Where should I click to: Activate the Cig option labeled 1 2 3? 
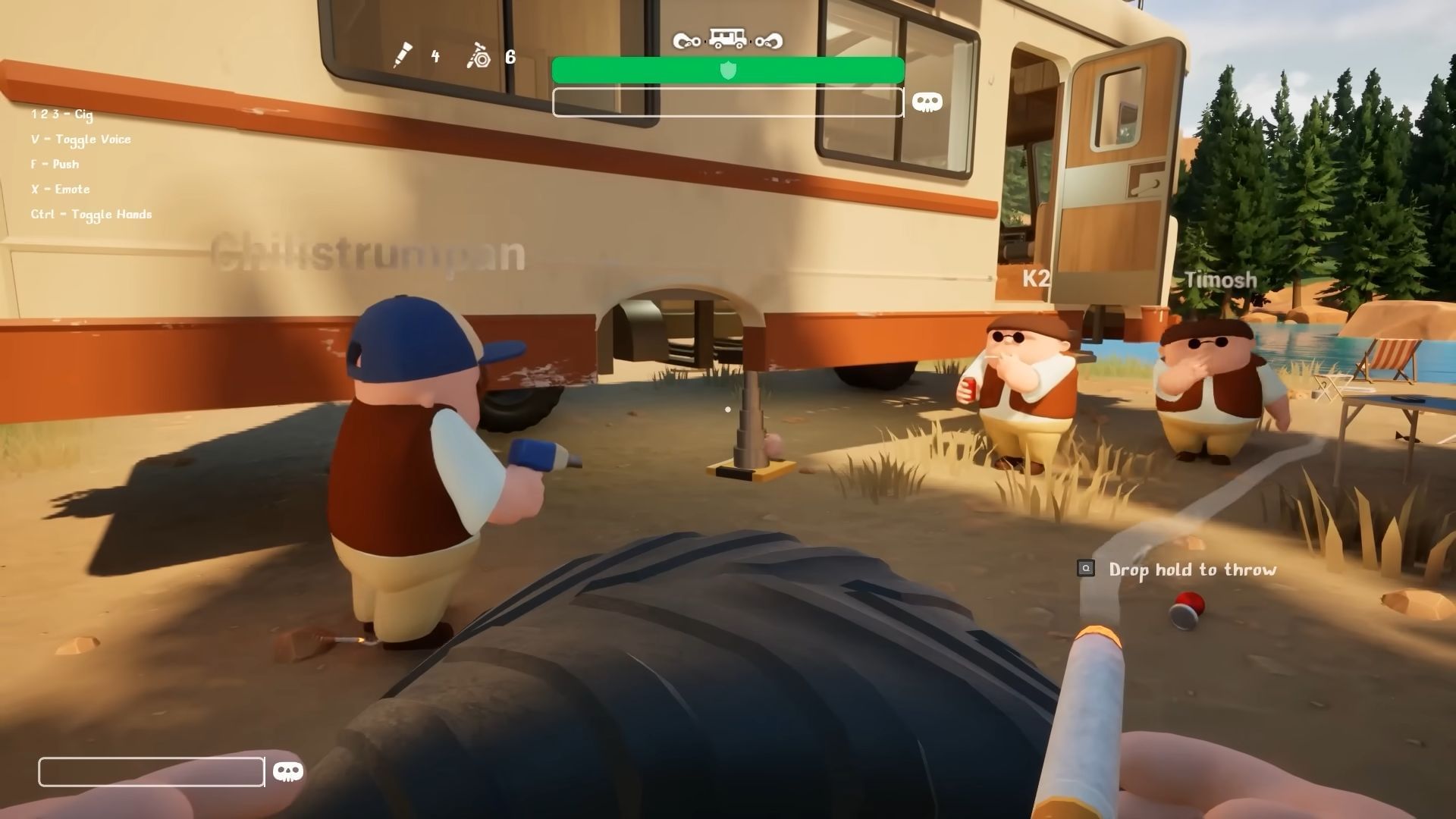61,115
